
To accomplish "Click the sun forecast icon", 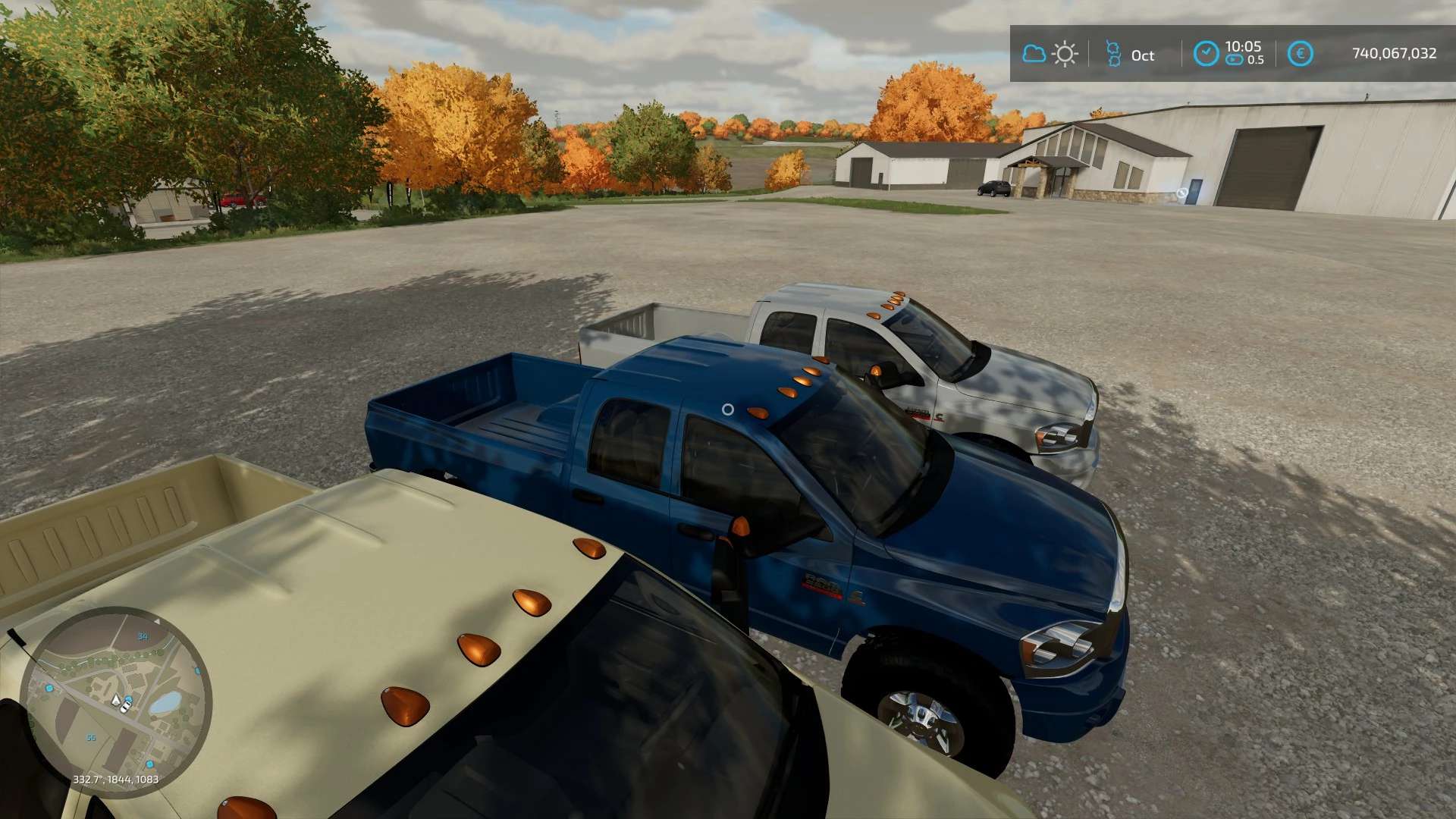I will click(1065, 54).
